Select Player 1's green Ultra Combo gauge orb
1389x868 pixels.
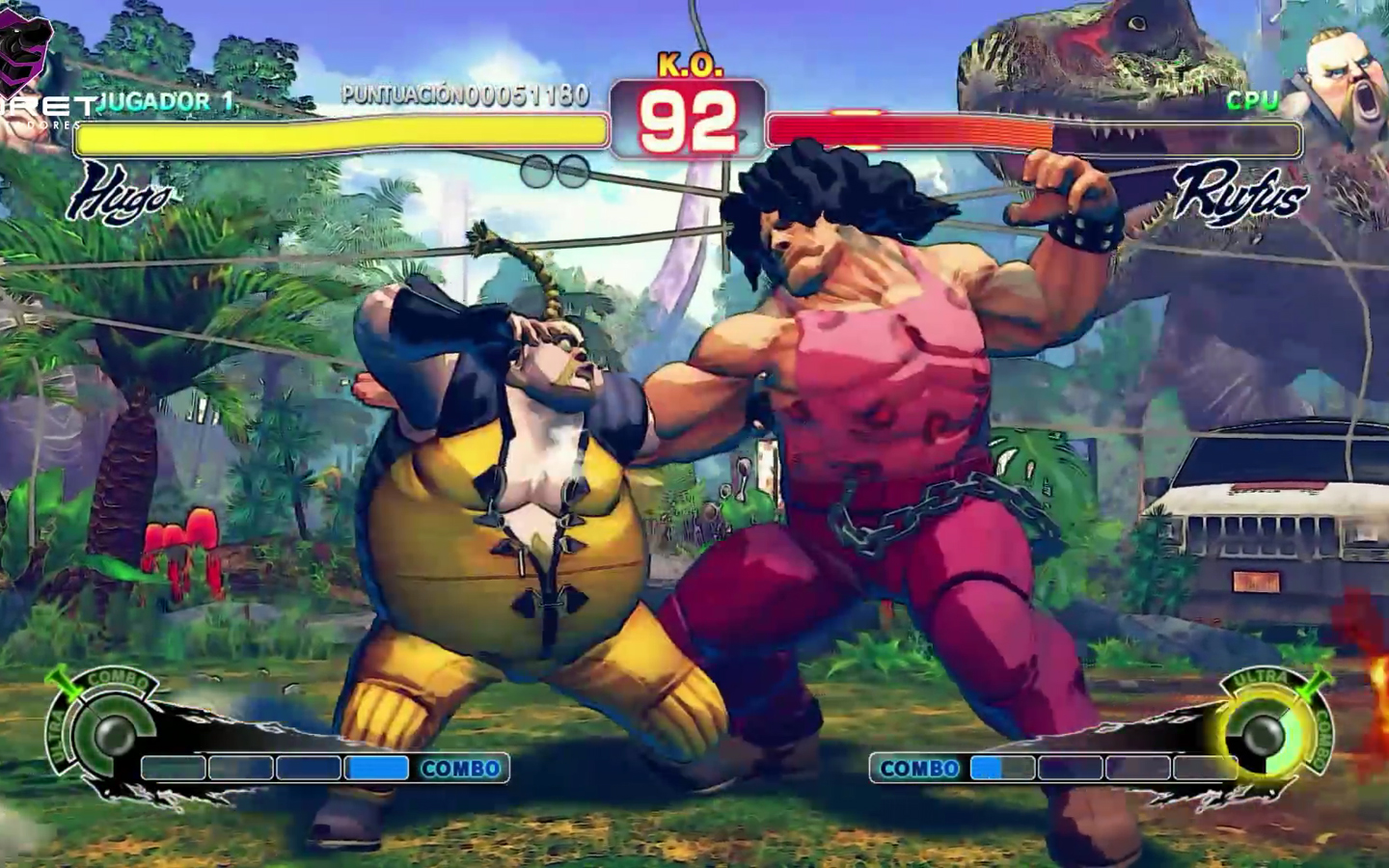click(112, 737)
